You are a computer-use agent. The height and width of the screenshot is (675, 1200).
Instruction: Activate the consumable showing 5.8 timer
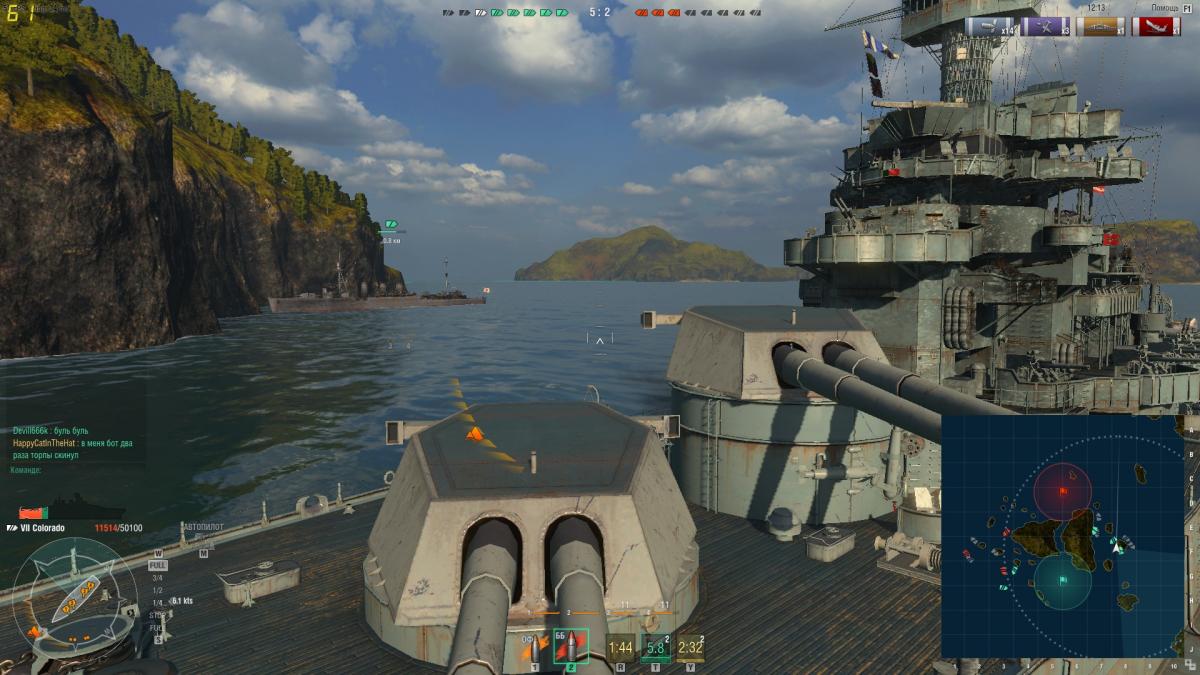coord(656,647)
